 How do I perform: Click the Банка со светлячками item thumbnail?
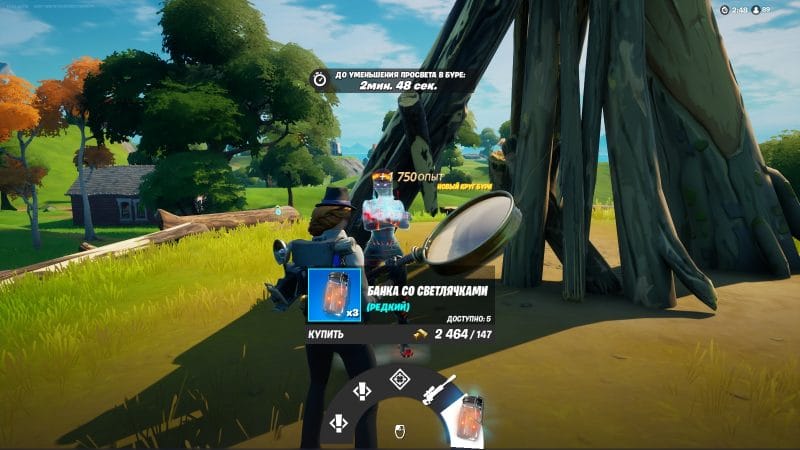[x=334, y=295]
